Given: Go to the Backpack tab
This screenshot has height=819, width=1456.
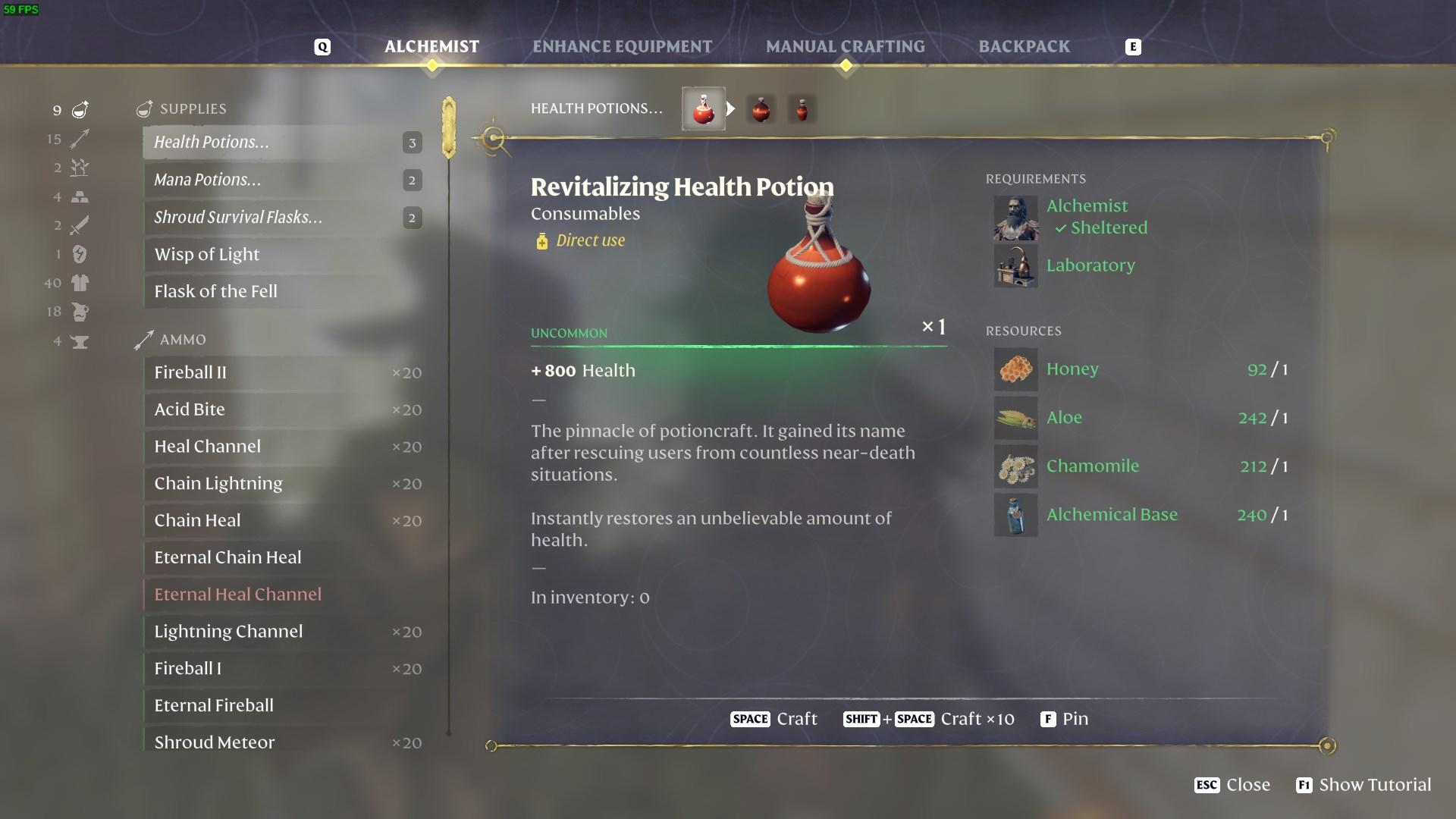Looking at the screenshot, I should 1024,47.
